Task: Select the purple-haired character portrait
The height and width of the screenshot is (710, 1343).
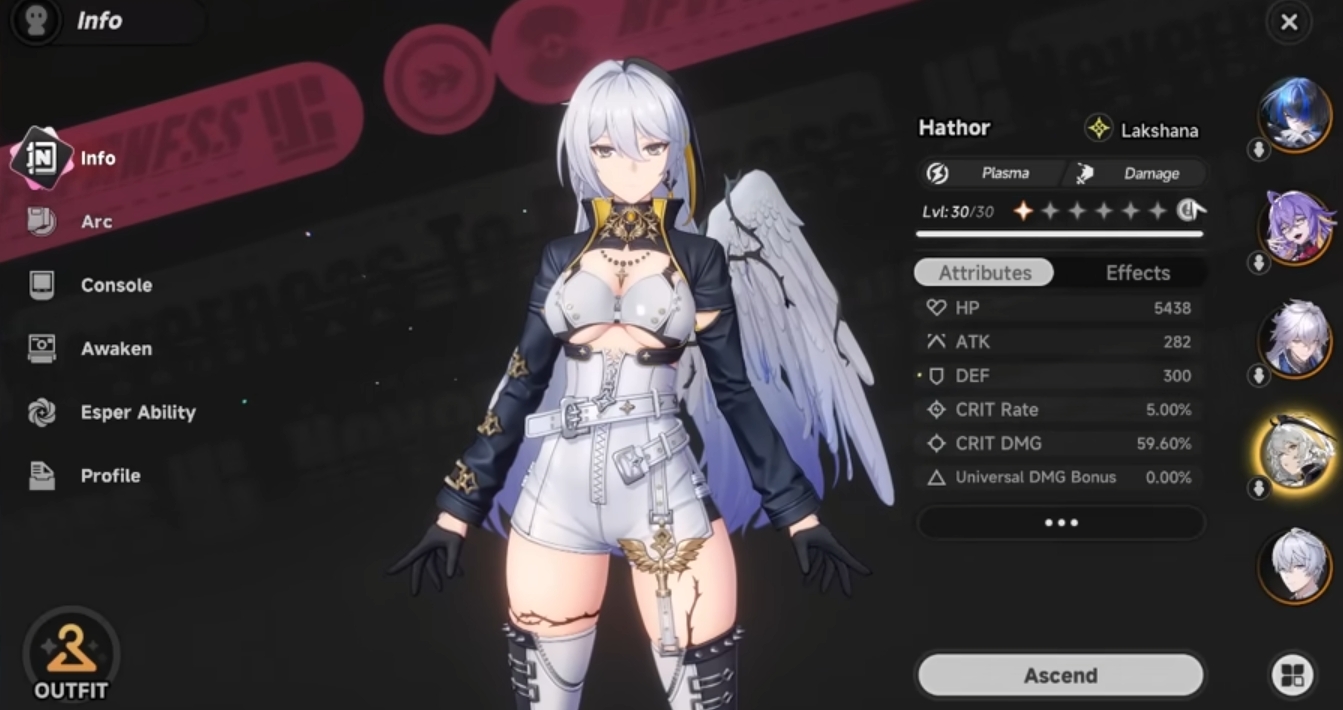Action: pyautogui.click(x=1295, y=226)
